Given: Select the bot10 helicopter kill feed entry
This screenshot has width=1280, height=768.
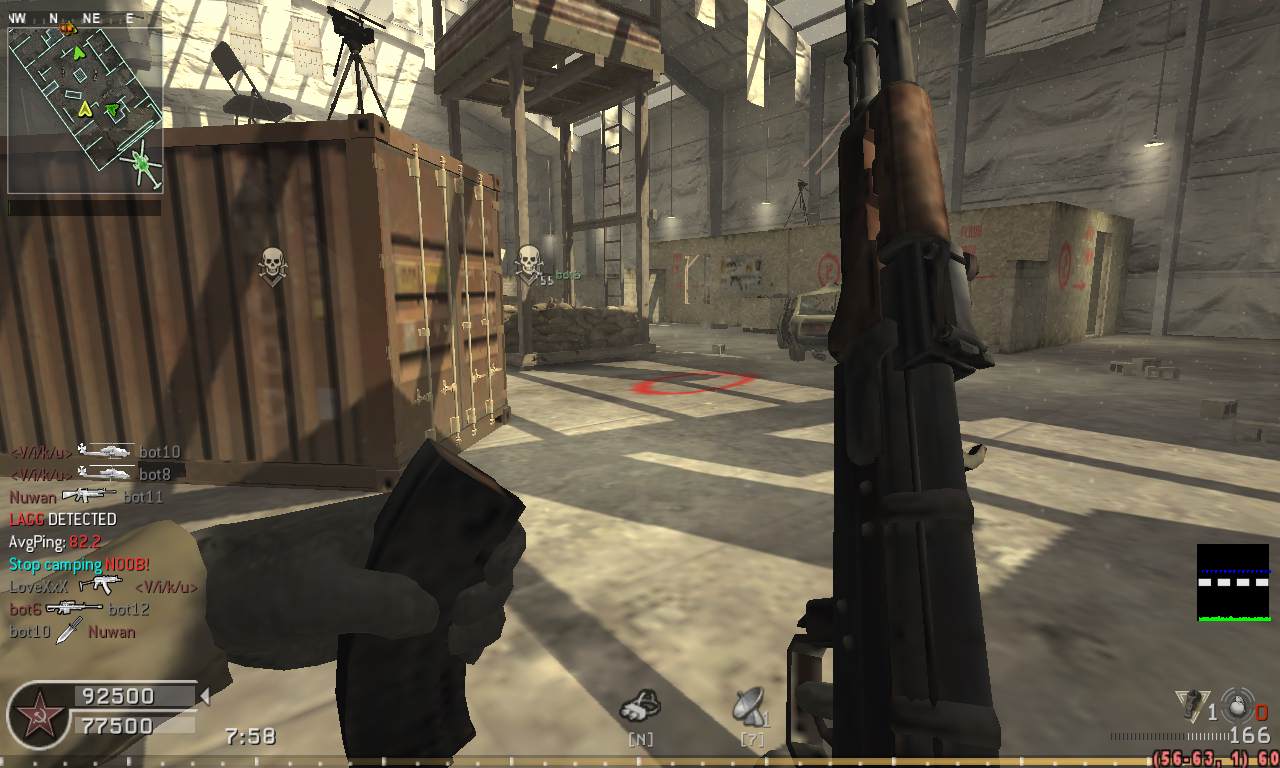Looking at the screenshot, I should [95, 452].
